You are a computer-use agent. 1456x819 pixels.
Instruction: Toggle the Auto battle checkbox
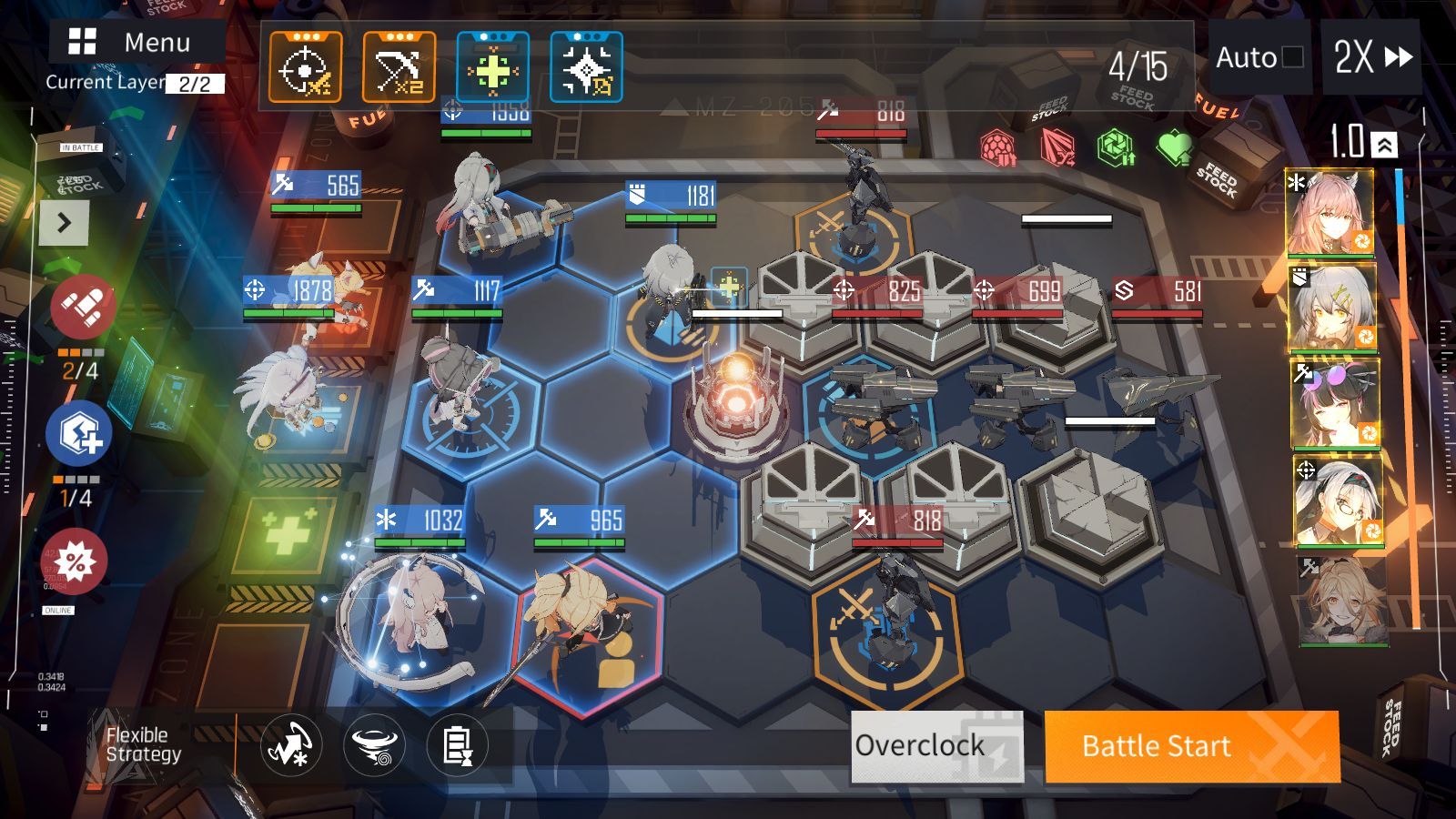click(1291, 57)
